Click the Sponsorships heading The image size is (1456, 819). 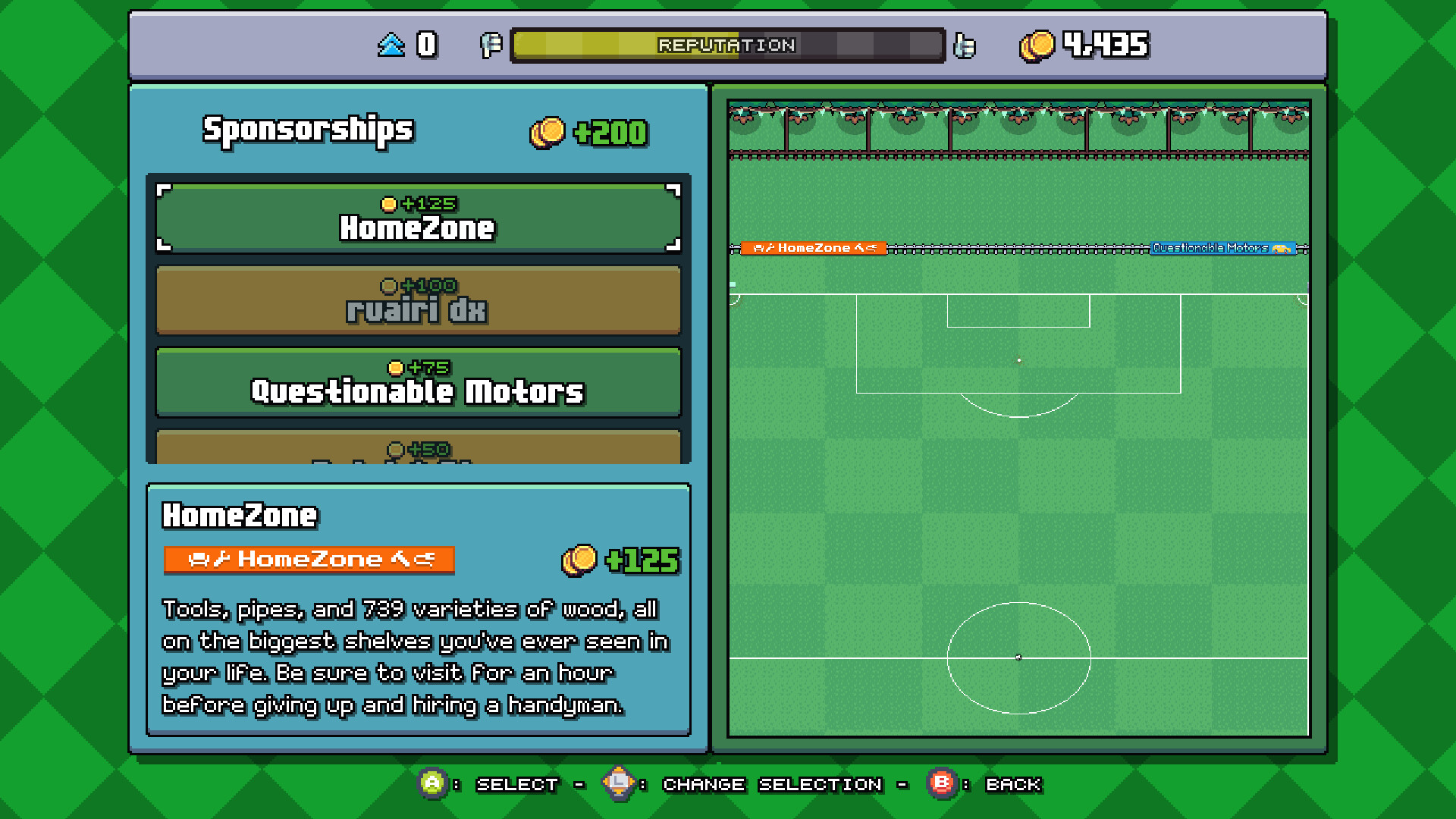pos(307,129)
